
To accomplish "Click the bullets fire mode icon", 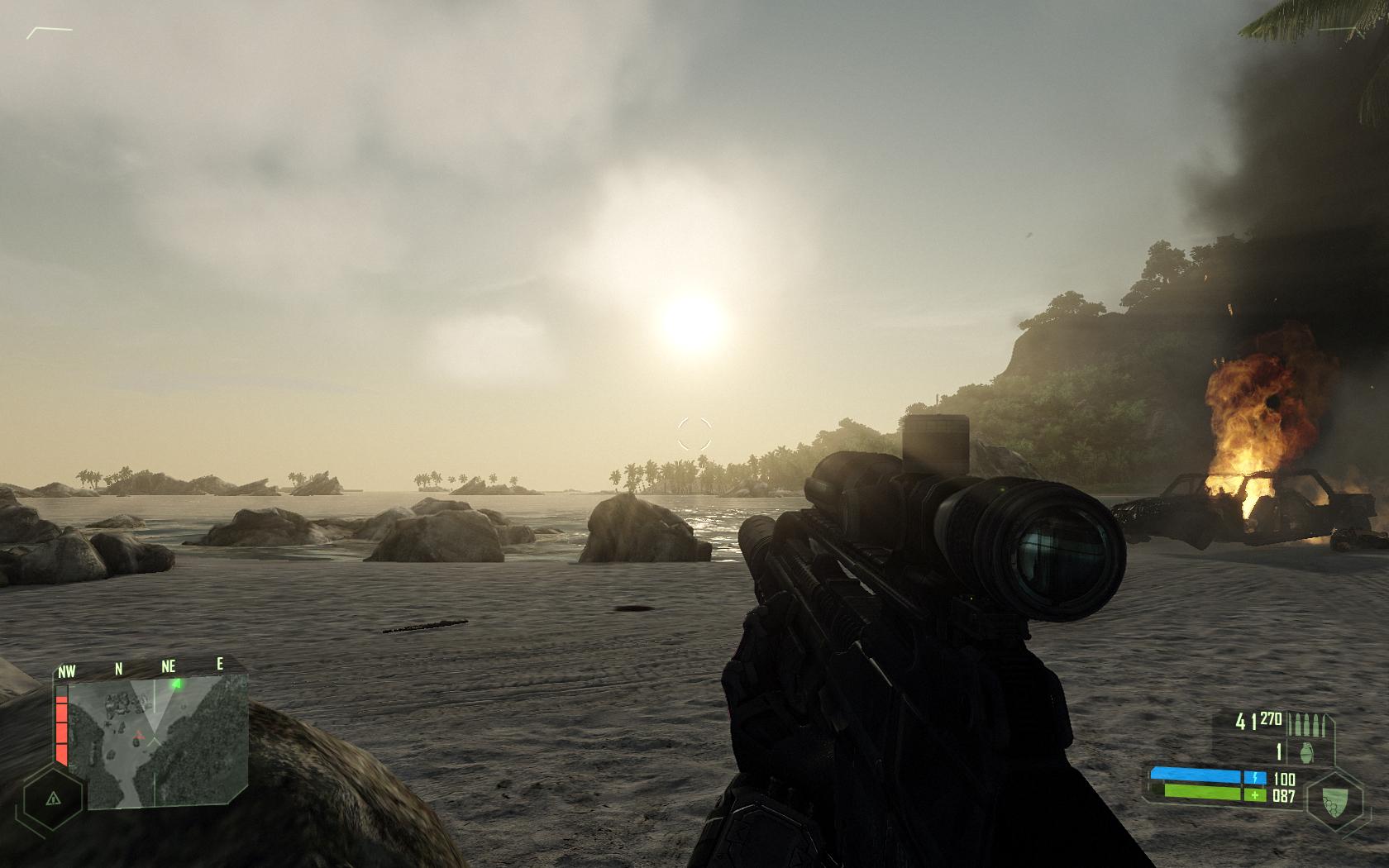I will pyautogui.click(x=1311, y=725).
